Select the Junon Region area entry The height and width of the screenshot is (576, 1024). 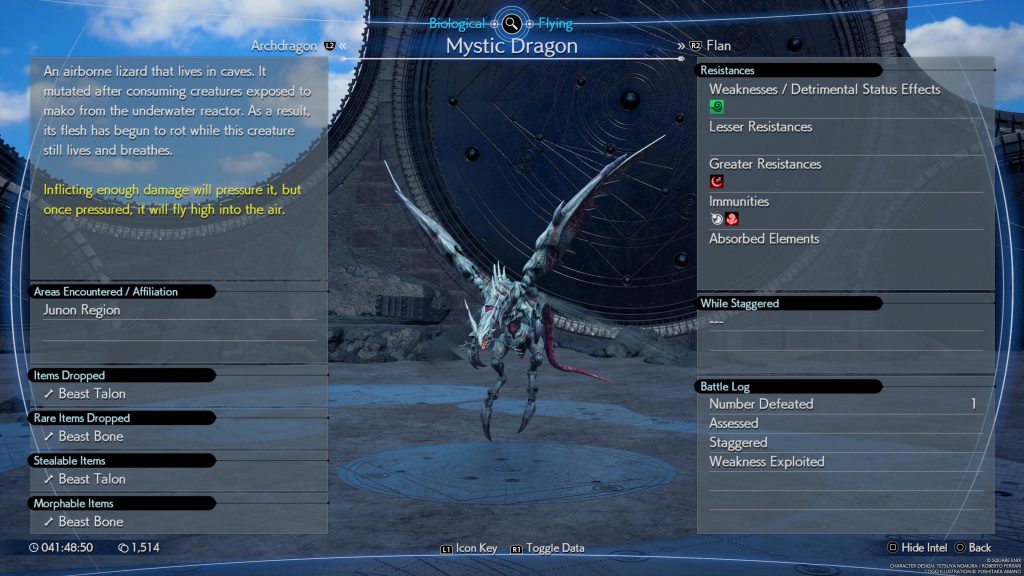pyautogui.click(x=81, y=310)
